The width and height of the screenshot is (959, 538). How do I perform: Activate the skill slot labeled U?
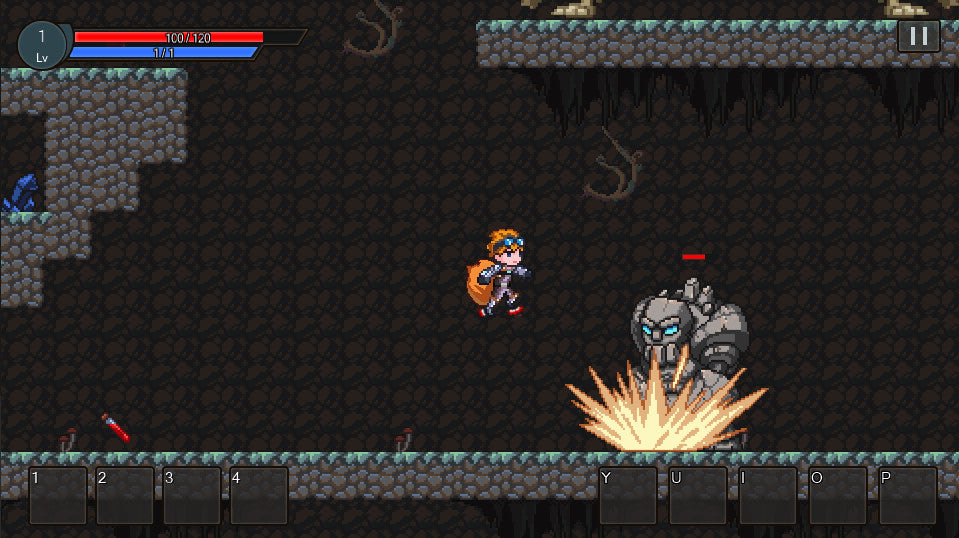click(x=698, y=495)
